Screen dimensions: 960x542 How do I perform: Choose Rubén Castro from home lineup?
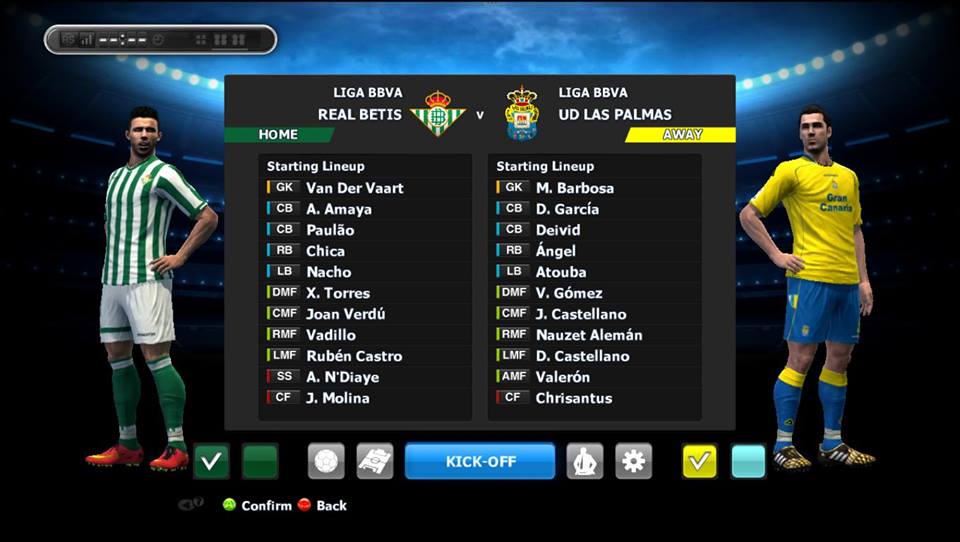click(x=354, y=356)
